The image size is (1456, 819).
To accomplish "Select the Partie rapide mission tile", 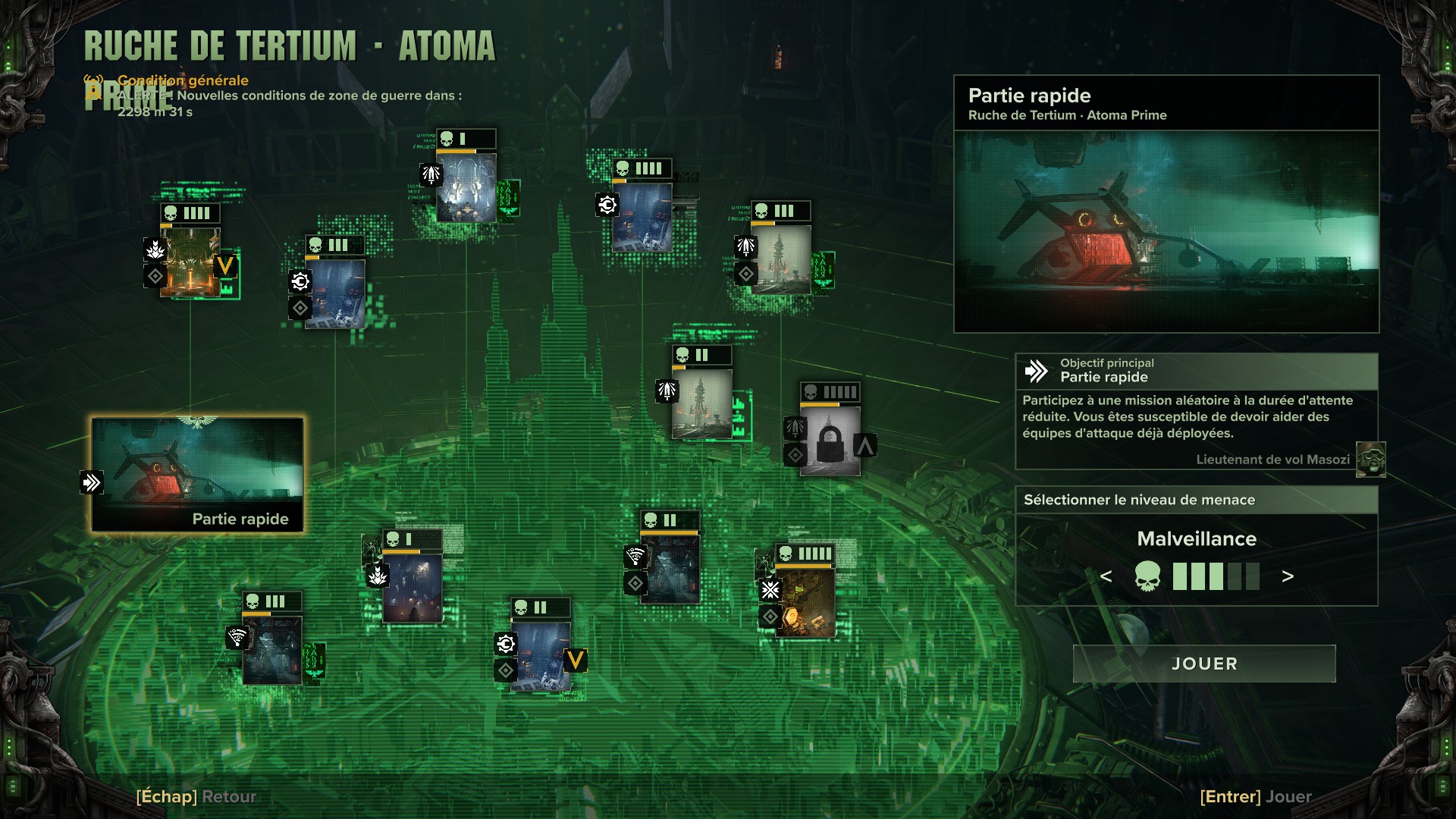I will [197, 474].
